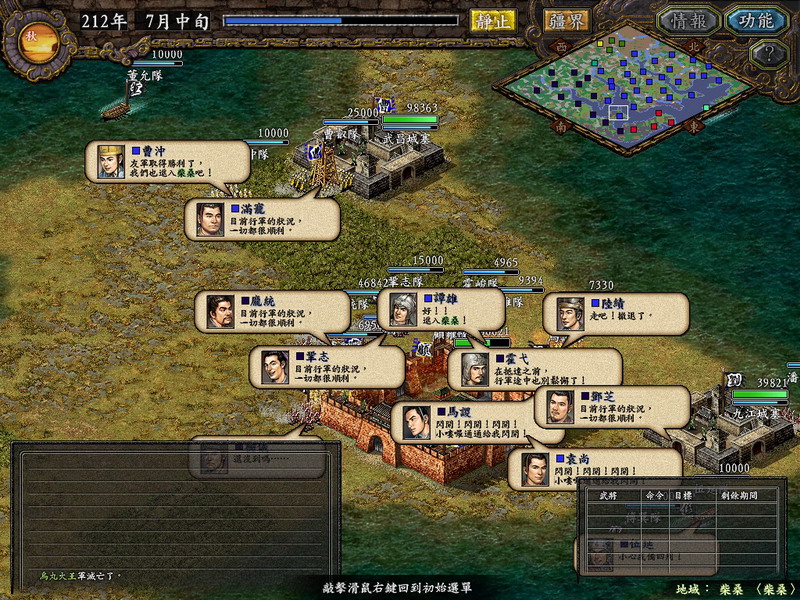800x600 pixels.
Task: Click 馬謖's shouting dialogue bubble
Action: 467,422
